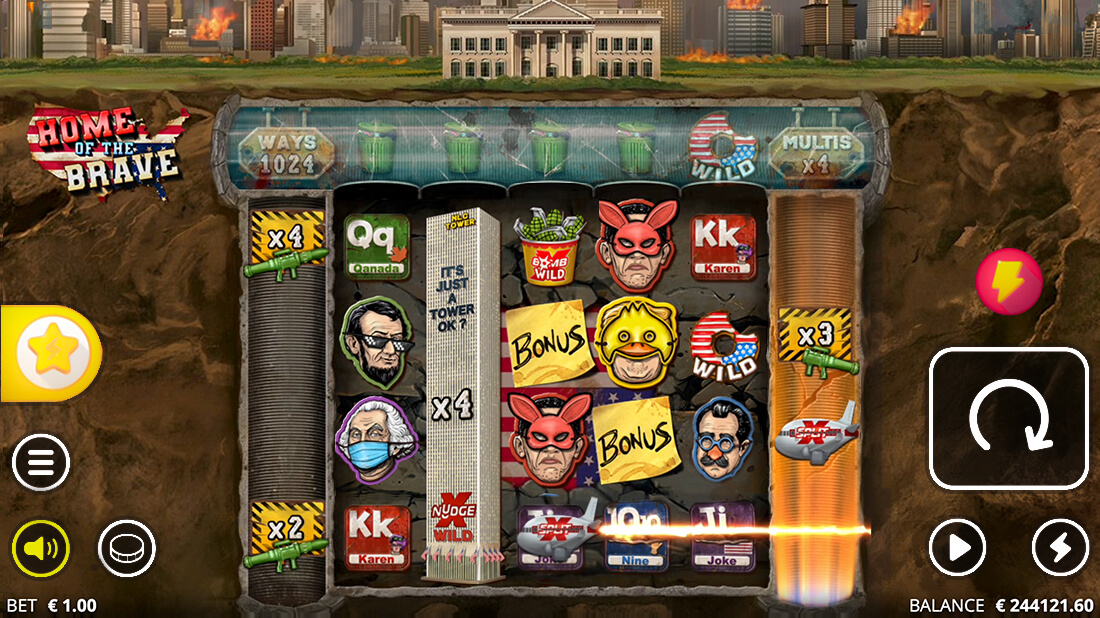Open the bet chip selector
The height and width of the screenshot is (618, 1100).
click(126, 548)
